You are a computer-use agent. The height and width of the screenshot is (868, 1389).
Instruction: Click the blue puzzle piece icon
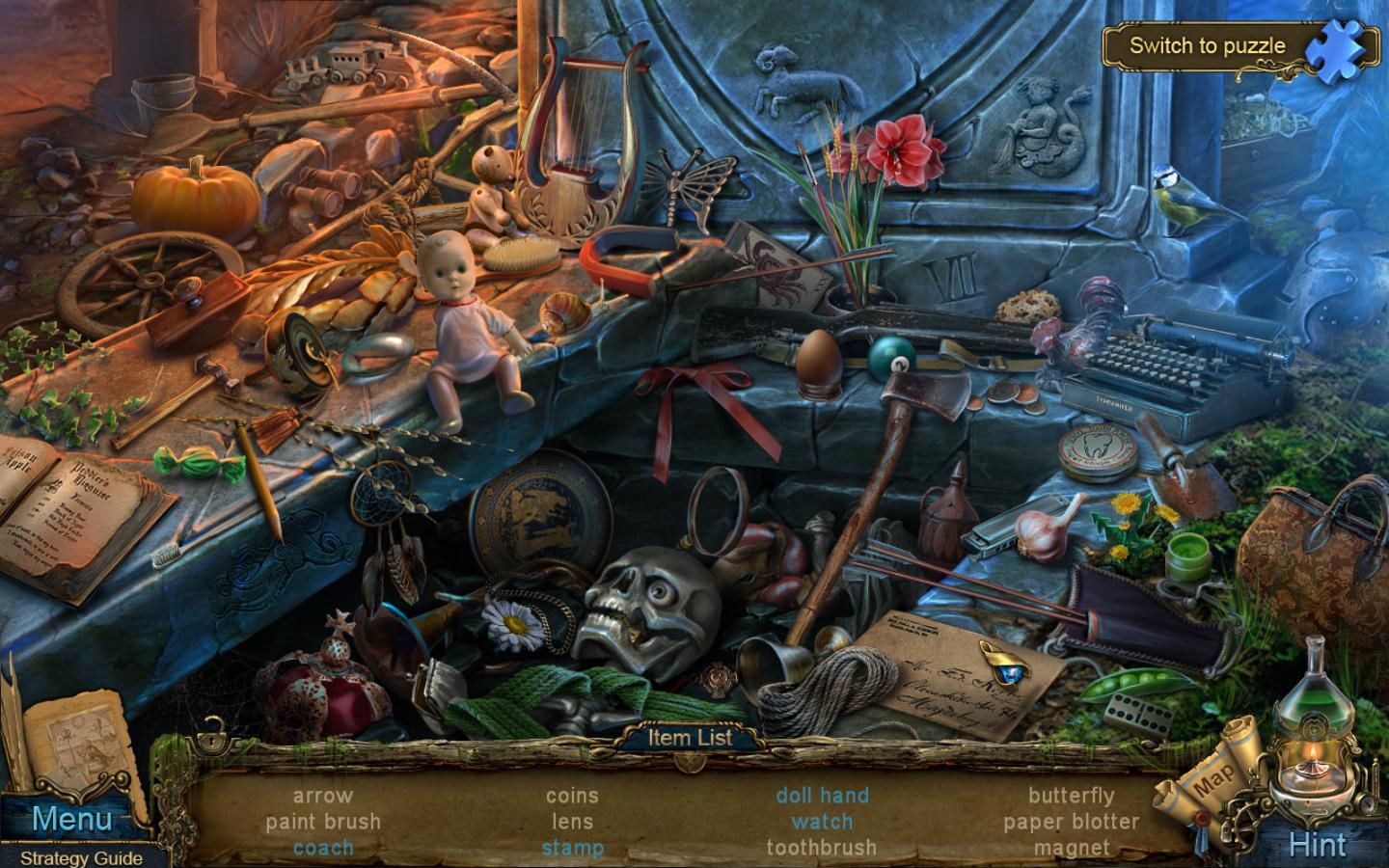(x=1340, y=45)
